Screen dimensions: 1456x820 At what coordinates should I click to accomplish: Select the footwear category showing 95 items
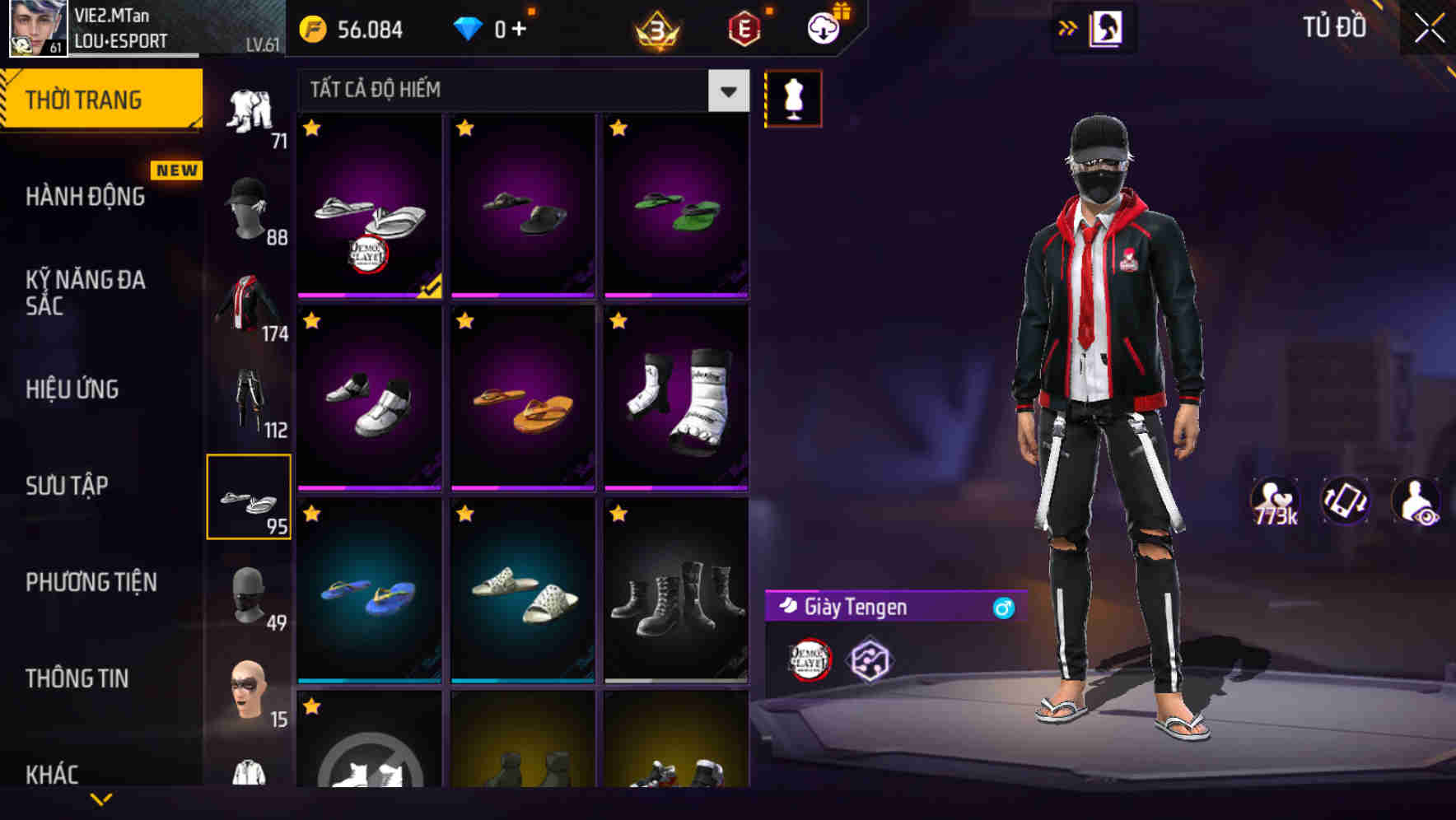tap(250, 496)
